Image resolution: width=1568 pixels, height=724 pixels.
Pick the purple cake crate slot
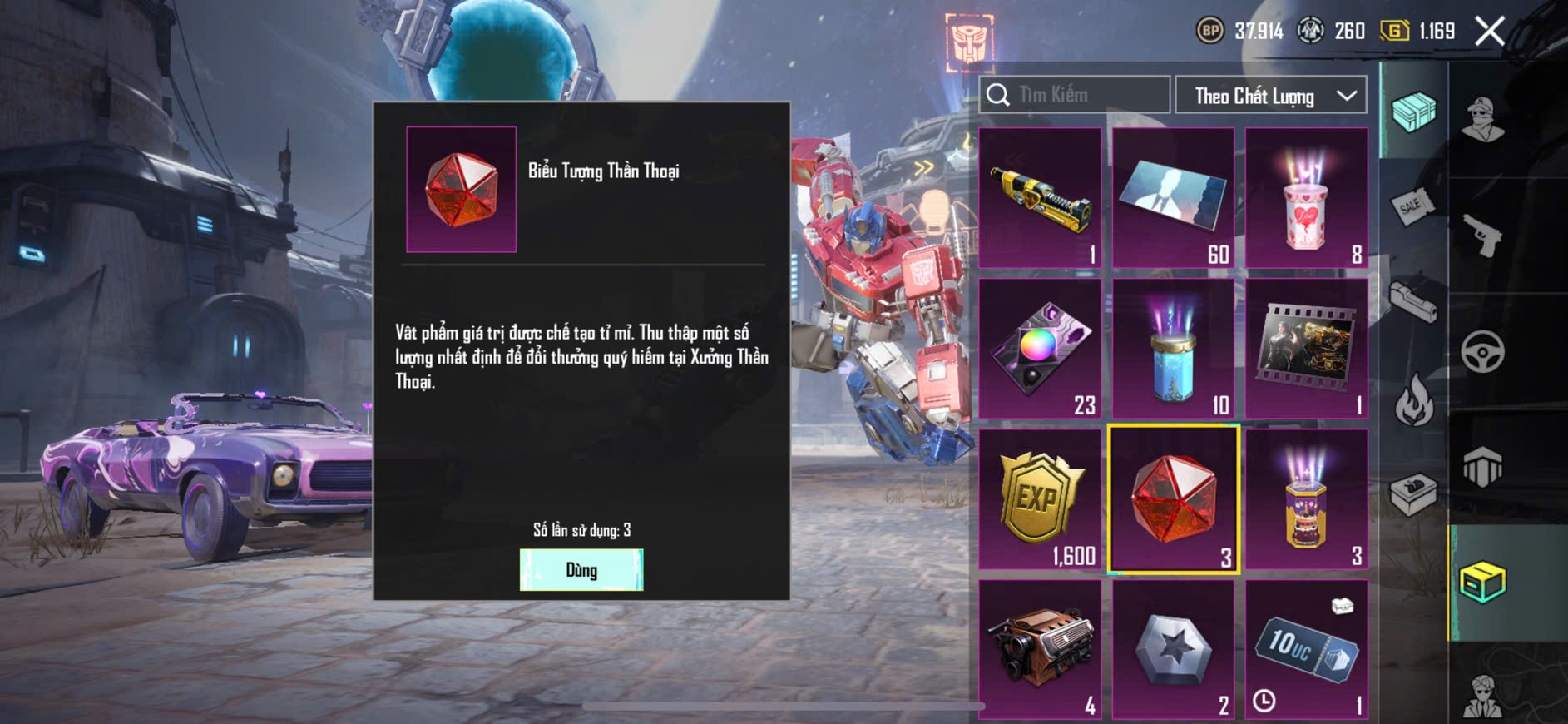(1306, 499)
